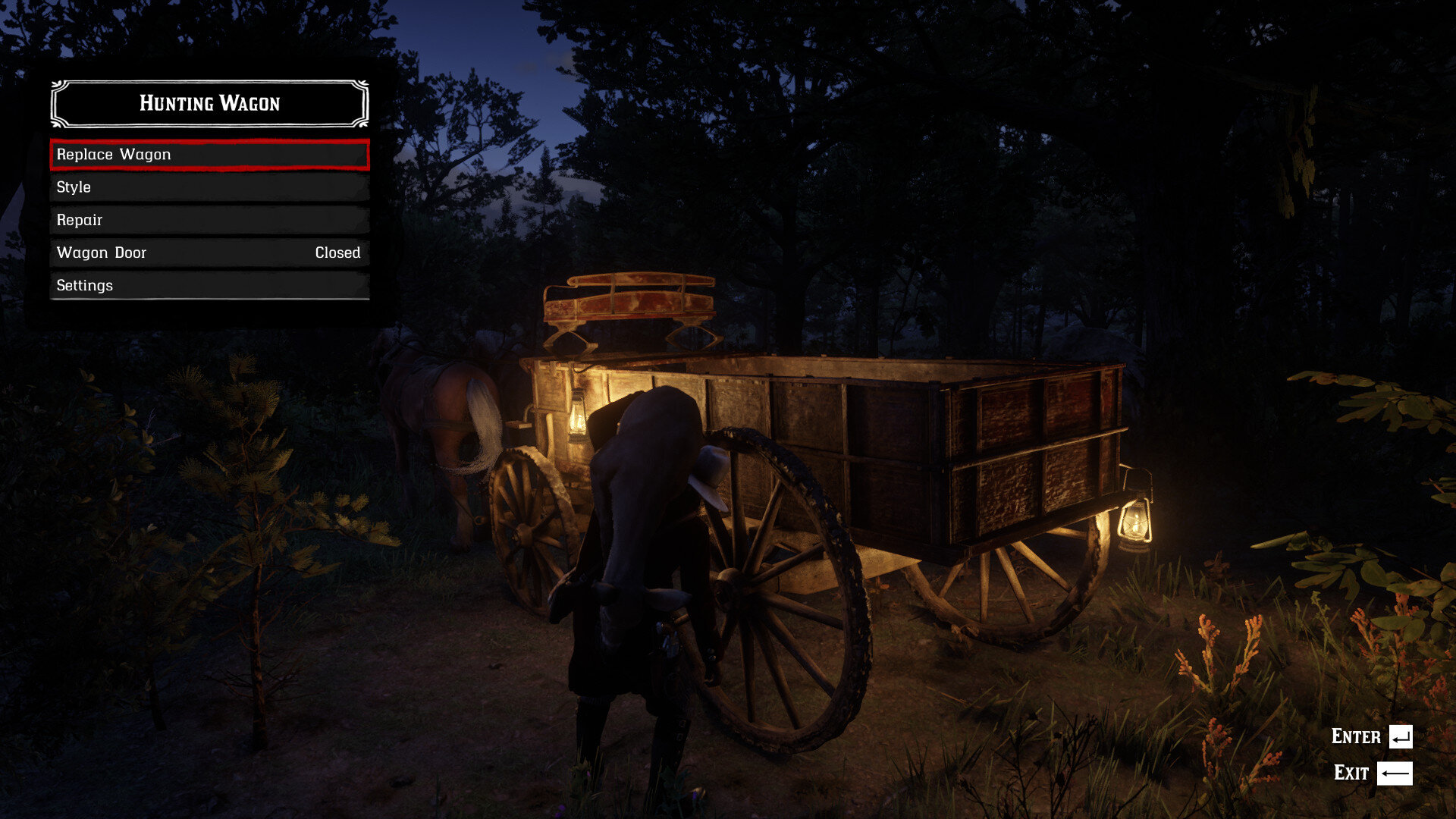Select the Replace Wagon option
This screenshot has height=819, width=1456.
click(x=209, y=155)
